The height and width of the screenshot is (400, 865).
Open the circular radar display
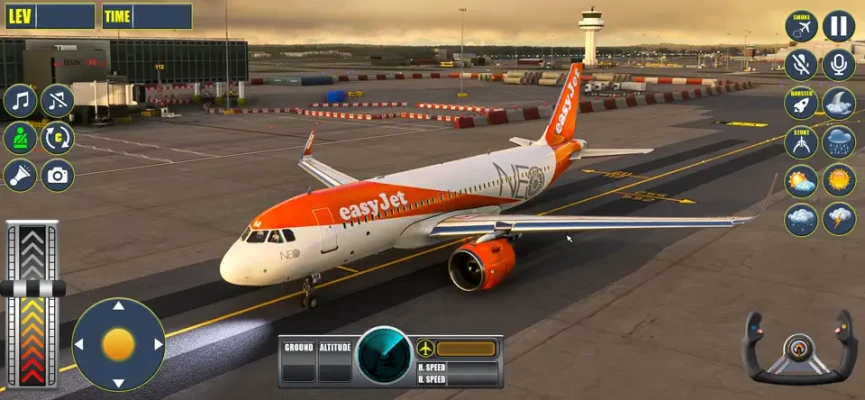384,357
